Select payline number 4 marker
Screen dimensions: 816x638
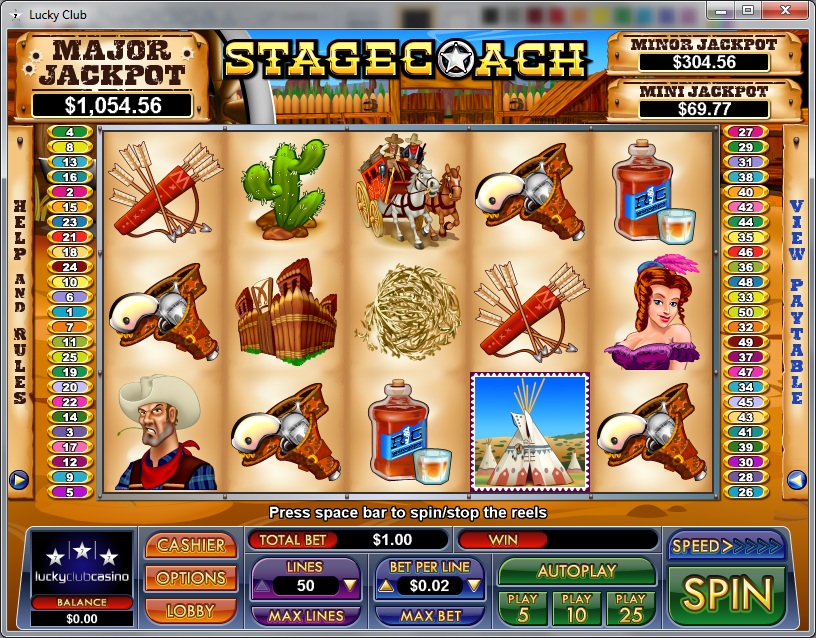[x=70, y=132]
